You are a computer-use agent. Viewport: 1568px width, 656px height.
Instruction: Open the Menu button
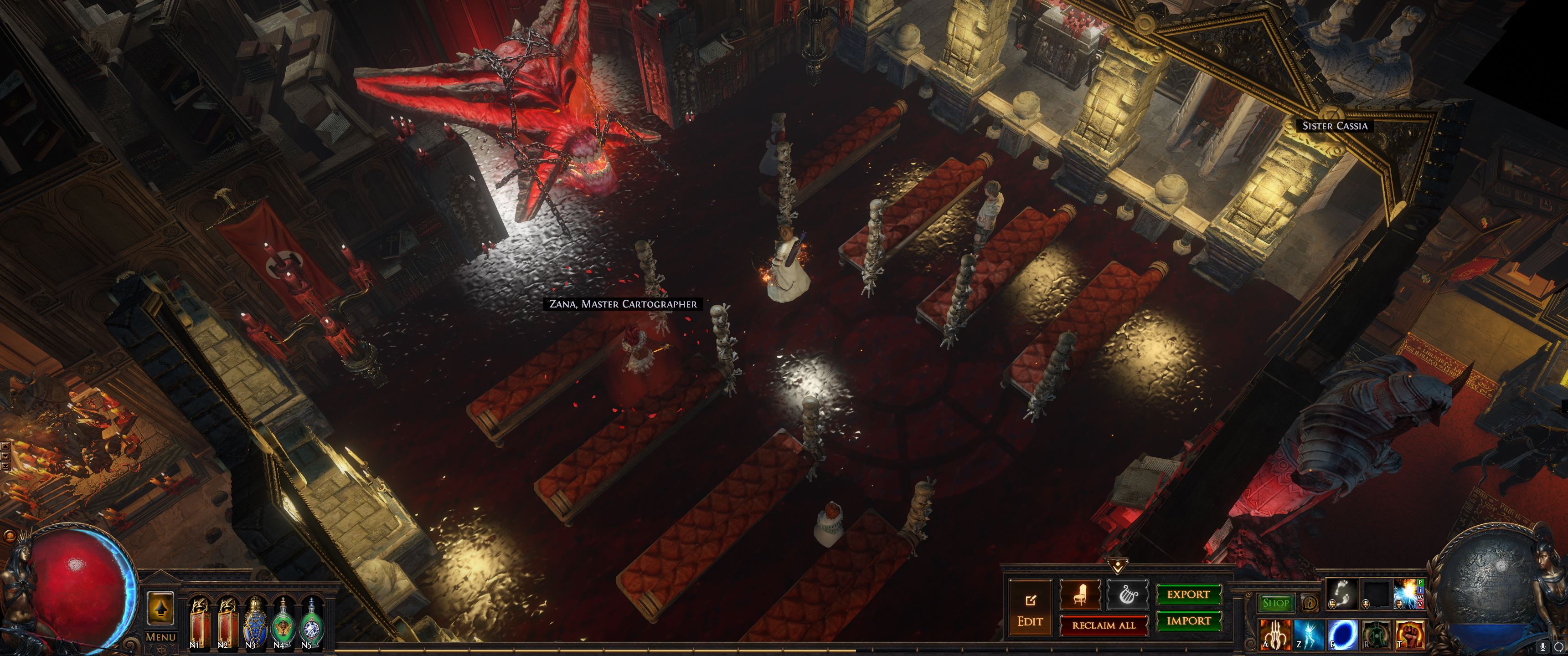(161, 637)
